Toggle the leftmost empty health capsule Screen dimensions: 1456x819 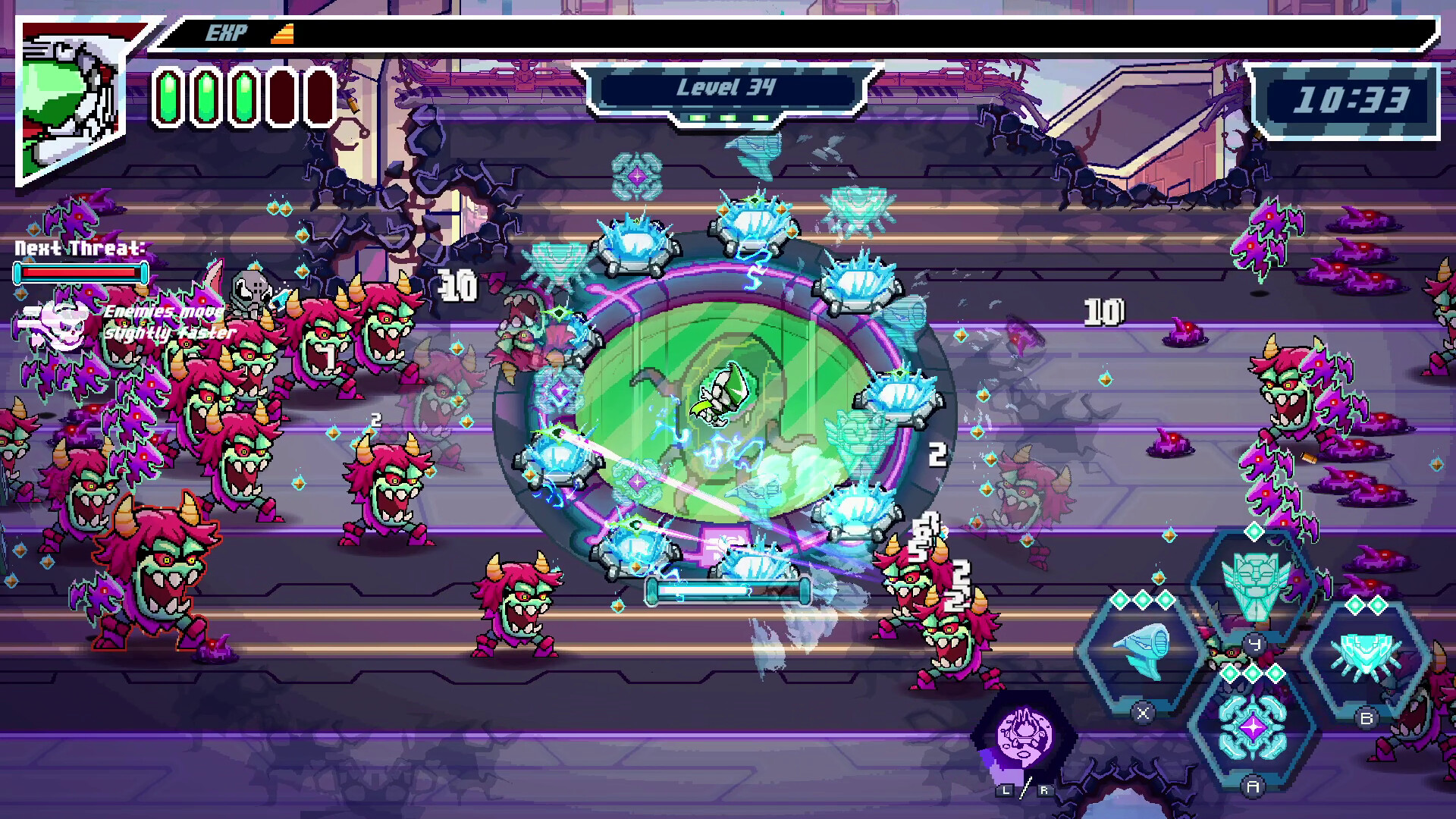[x=283, y=96]
